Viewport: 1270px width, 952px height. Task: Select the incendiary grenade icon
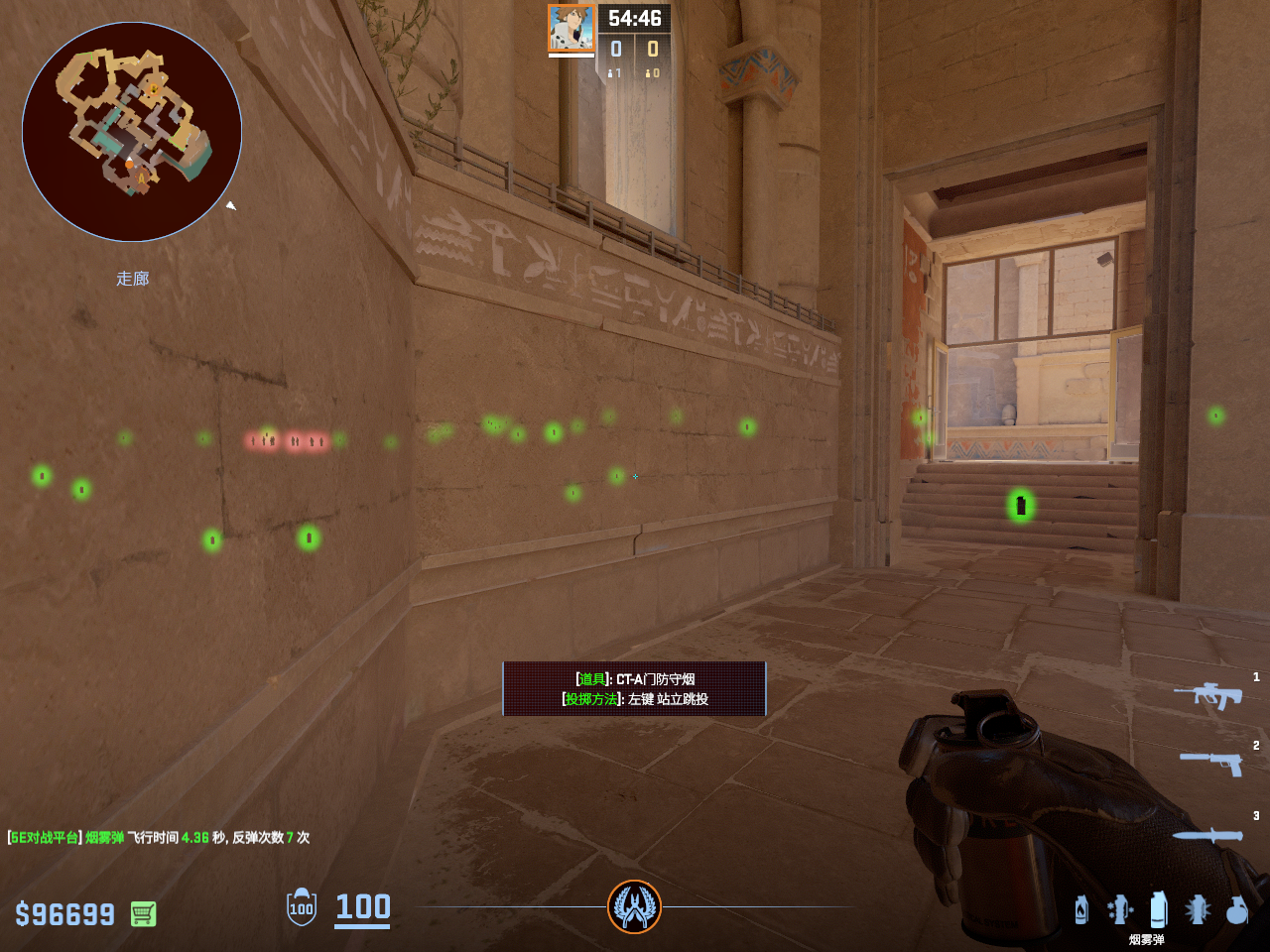(1081, 909)
